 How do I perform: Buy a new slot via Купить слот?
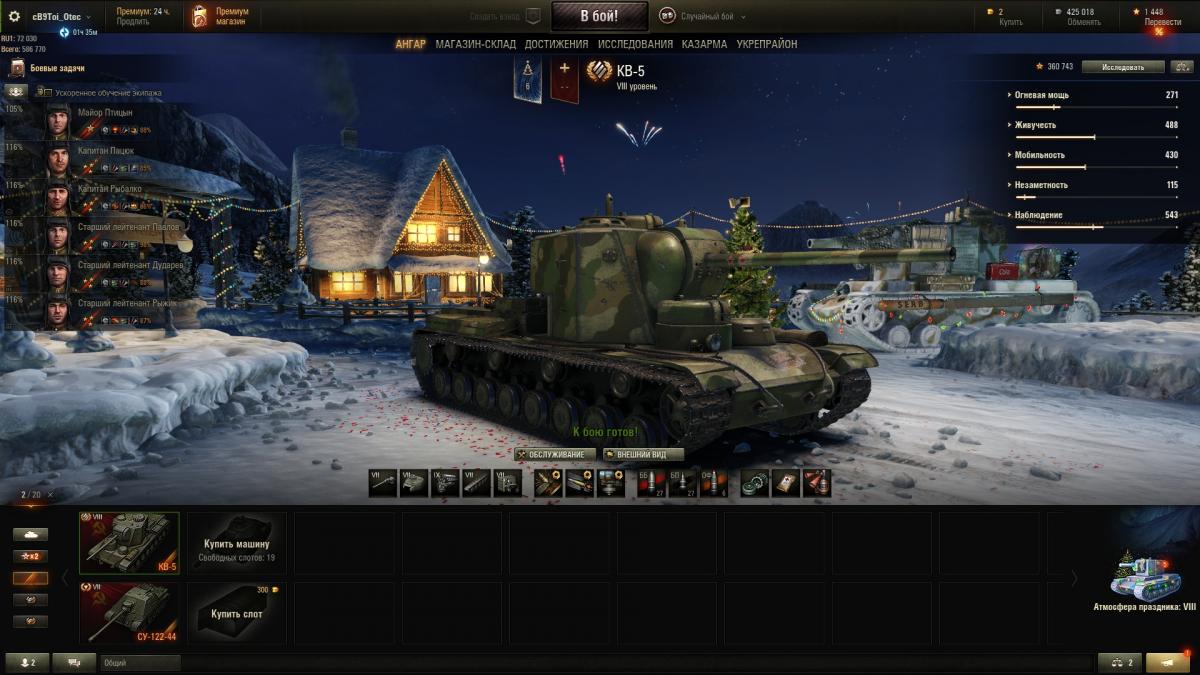237,612
